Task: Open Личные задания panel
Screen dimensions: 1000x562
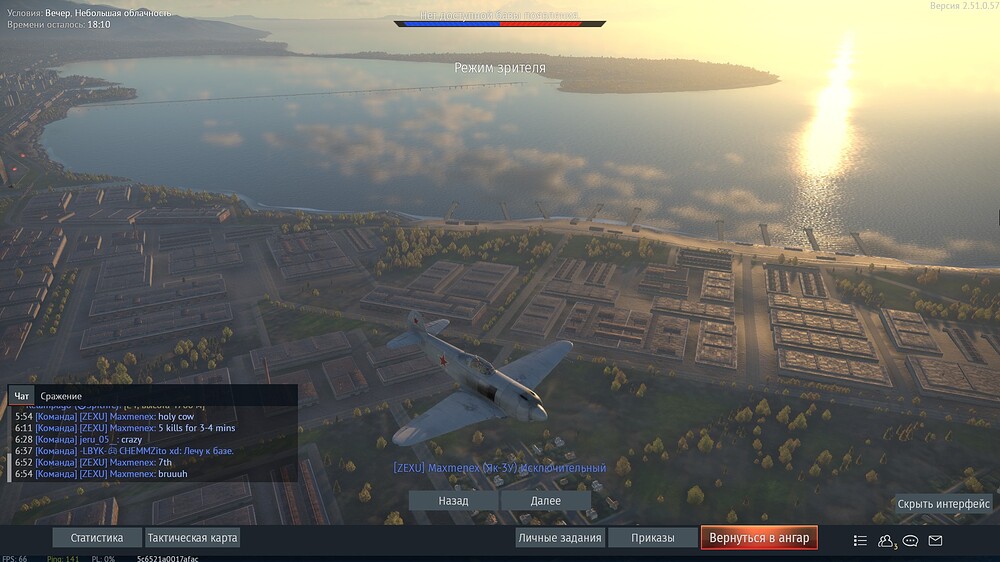Action: tap(560, 538)
